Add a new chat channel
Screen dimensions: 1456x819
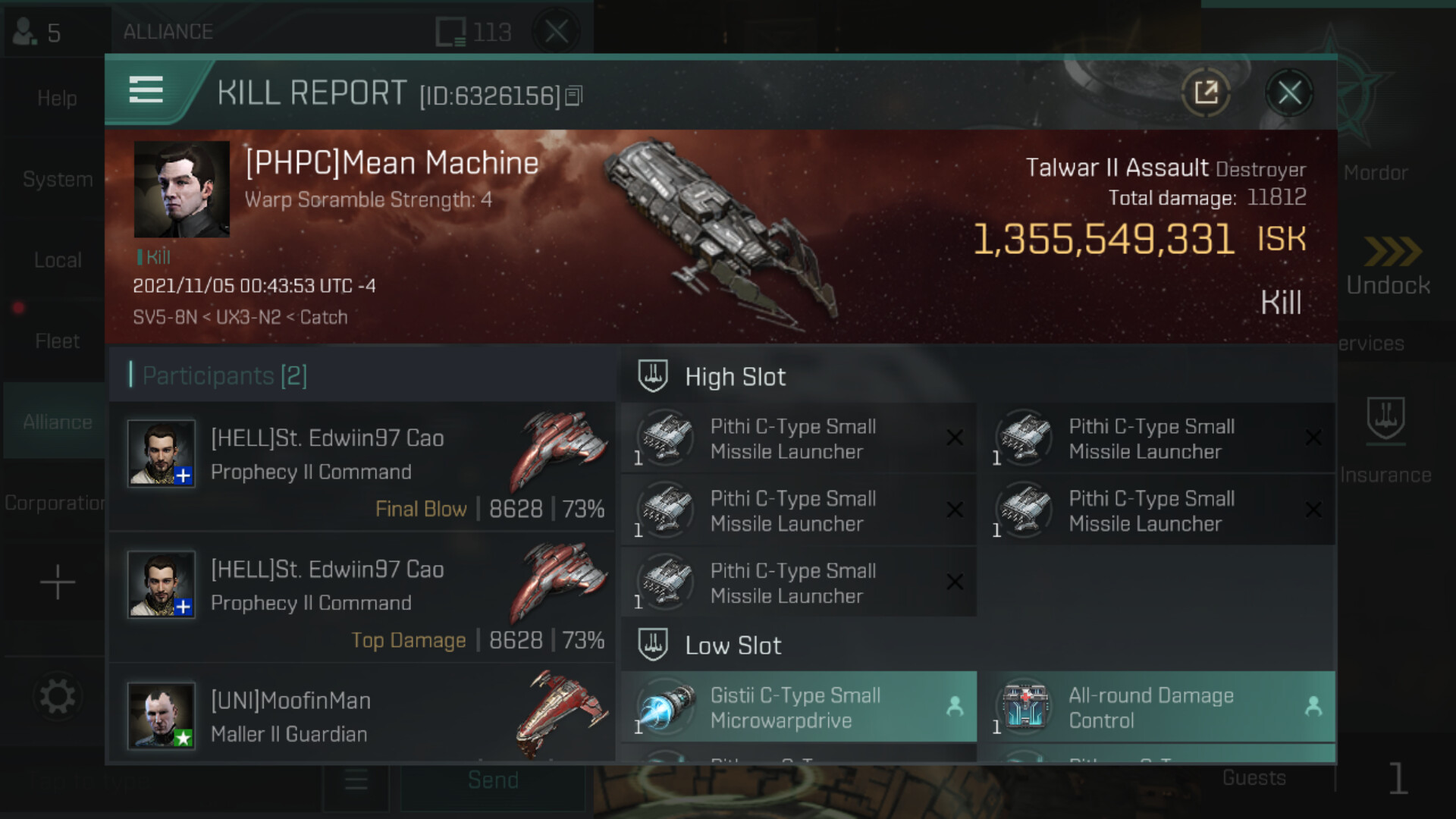point(58,582)
